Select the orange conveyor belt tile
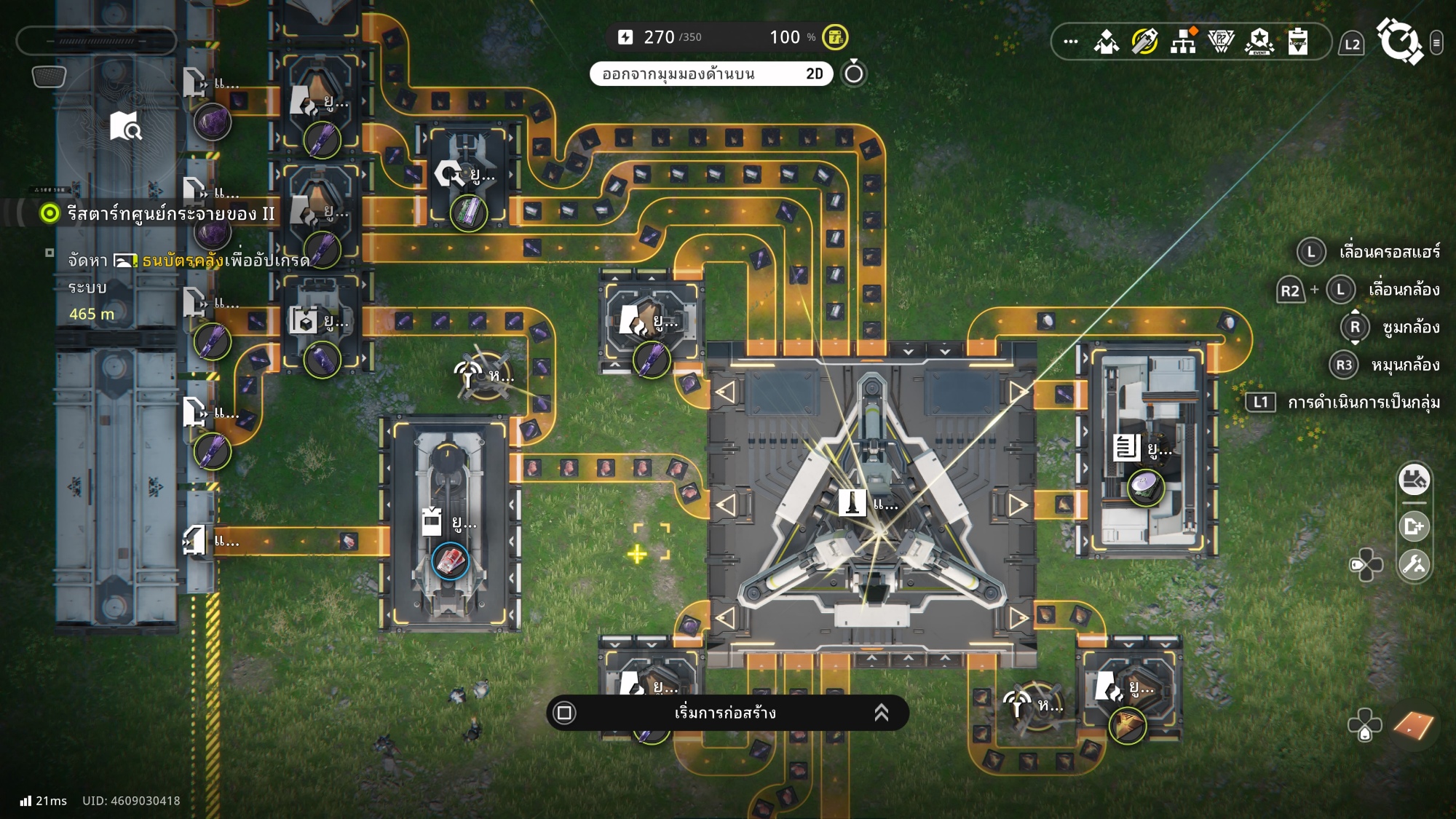This screenshot has width=1456, height=819. (1413, 725)
